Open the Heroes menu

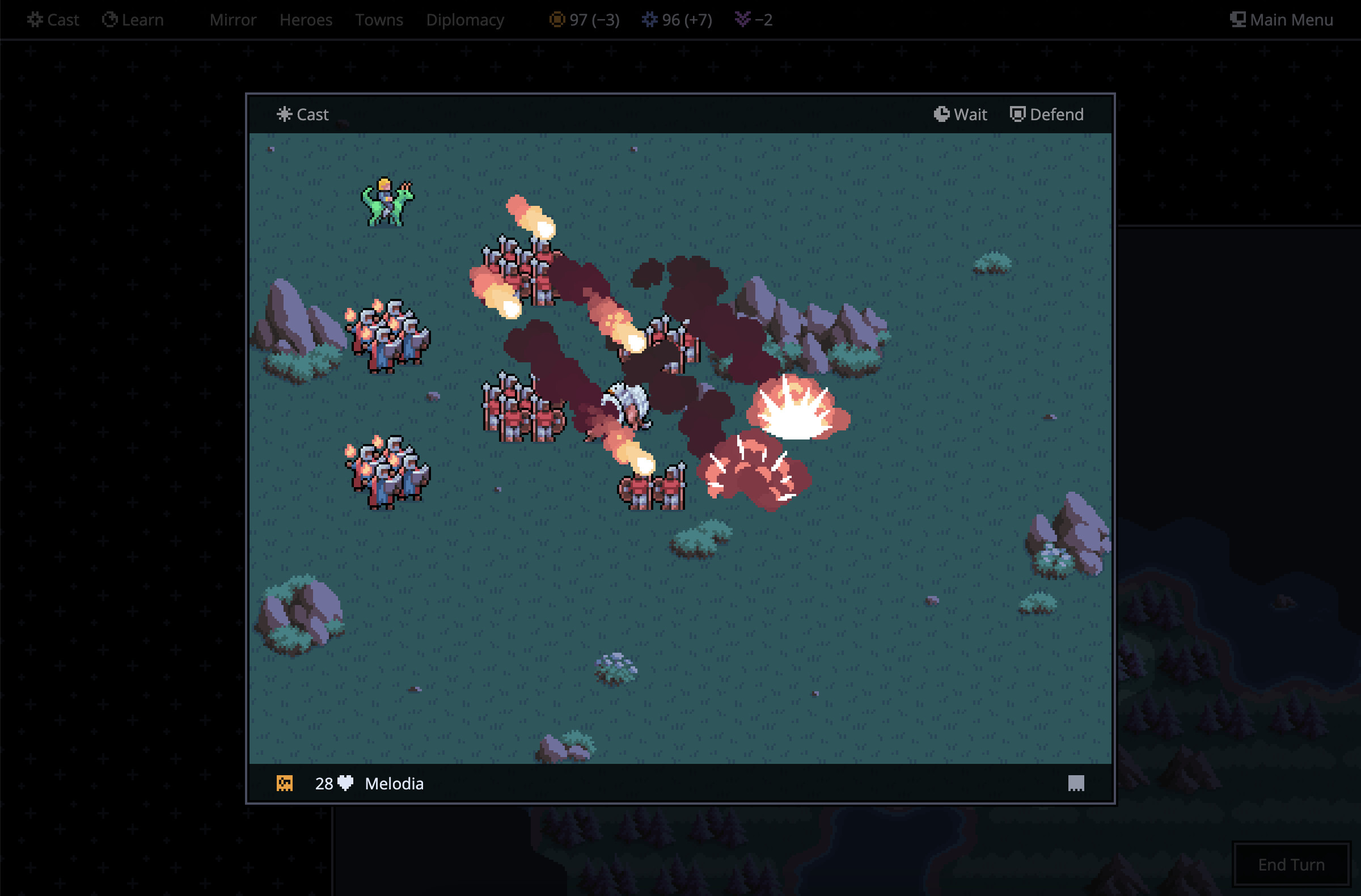[306, 20]
